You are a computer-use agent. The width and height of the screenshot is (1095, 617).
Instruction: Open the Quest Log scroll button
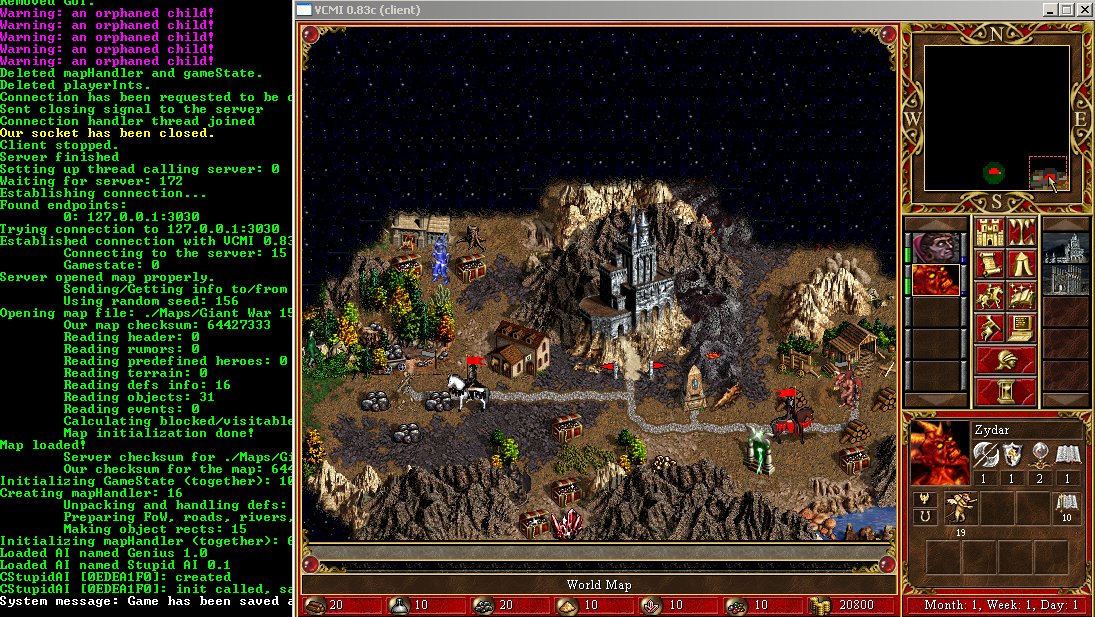click(989, 265)
